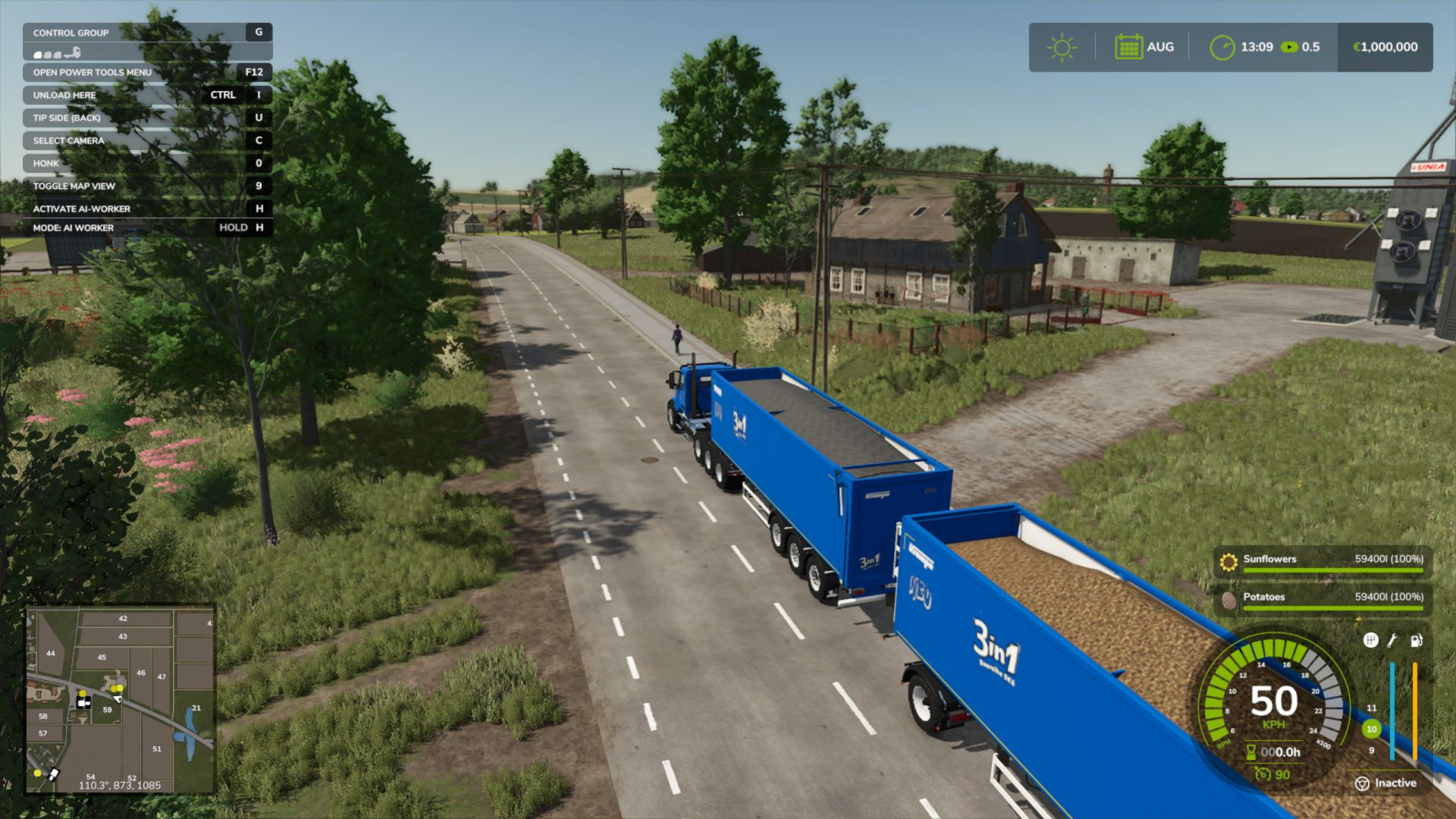
Task: Click the cruise control 90 icon
Action: [x=1263, y=774]
